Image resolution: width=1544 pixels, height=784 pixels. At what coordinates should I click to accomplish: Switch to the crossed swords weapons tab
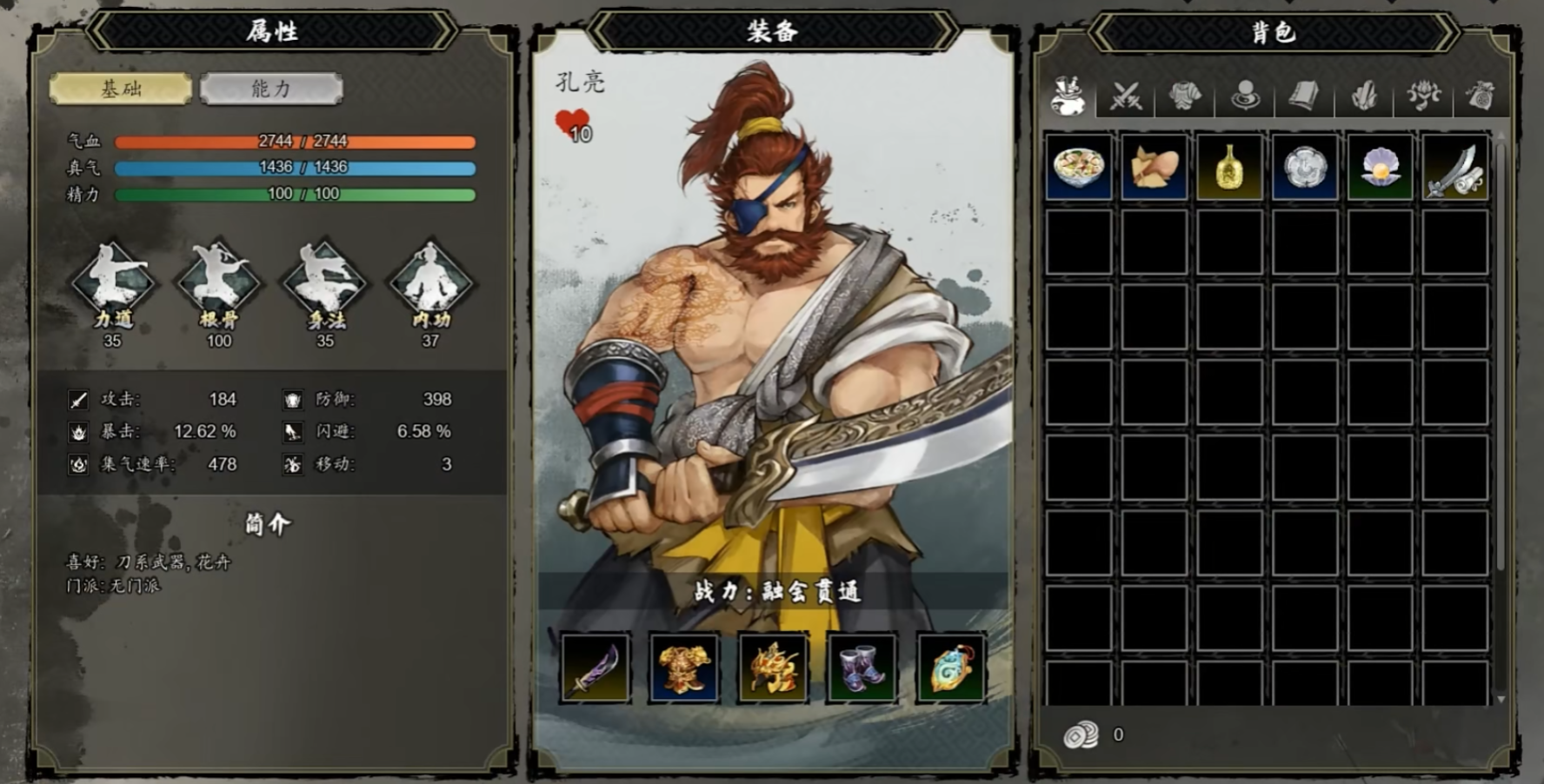[x=1126, y=96]
